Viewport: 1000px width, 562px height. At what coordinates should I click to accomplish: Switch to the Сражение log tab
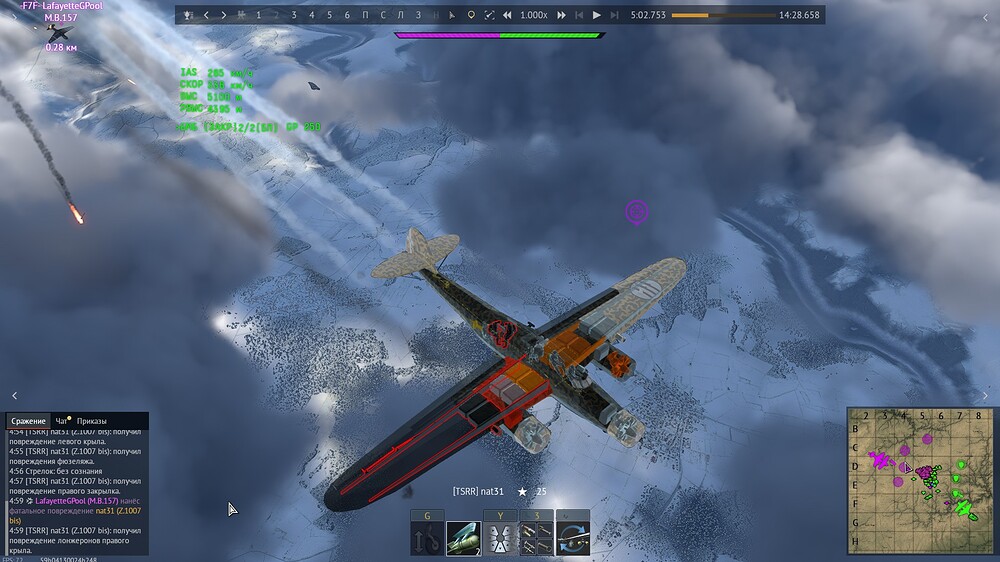coord(28,421)
